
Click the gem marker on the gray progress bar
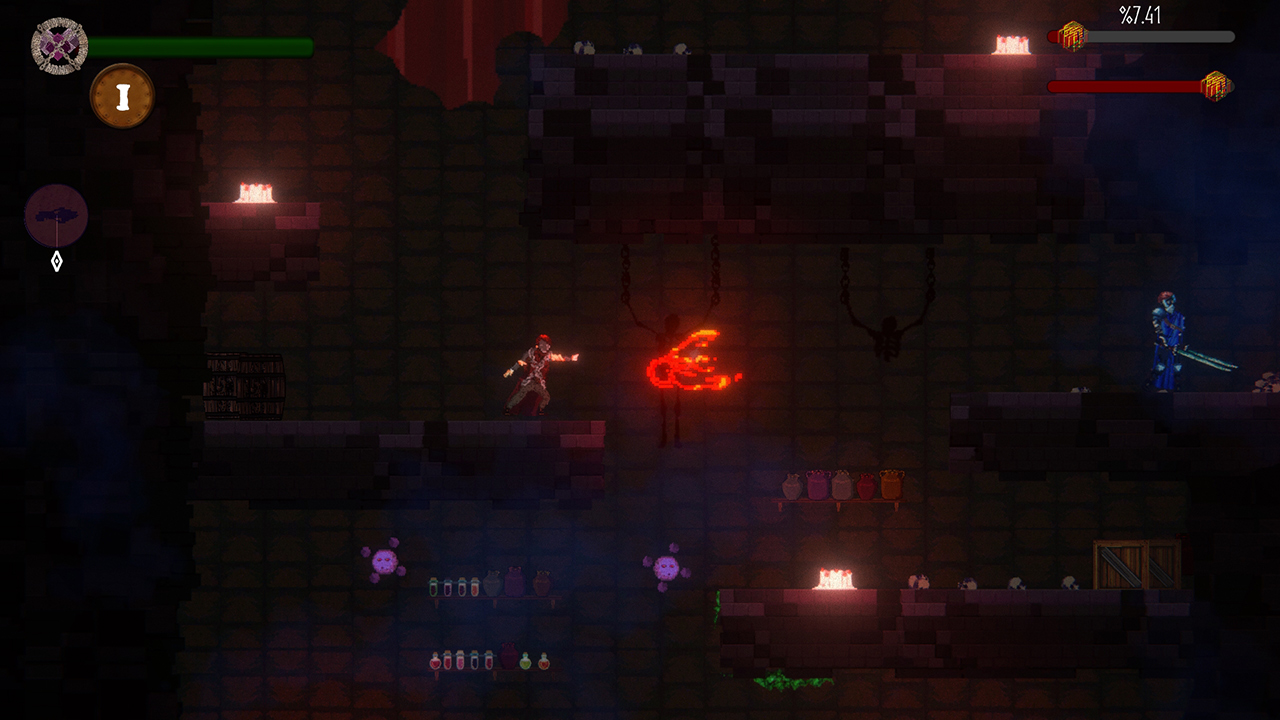click(x=1073, y=38)
